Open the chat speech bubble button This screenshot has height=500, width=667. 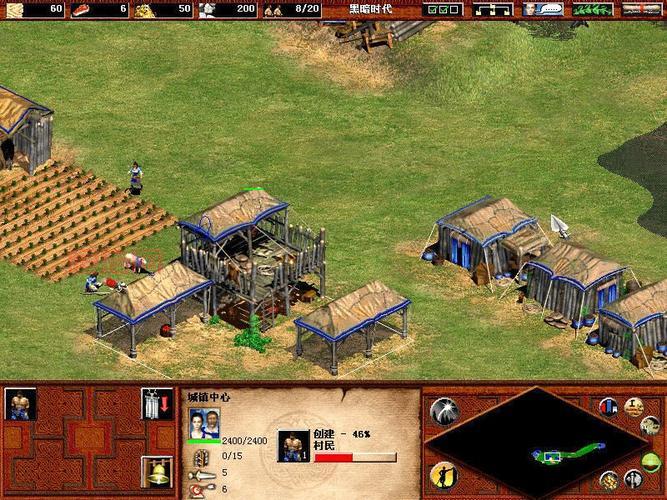[x=545, y=9]
